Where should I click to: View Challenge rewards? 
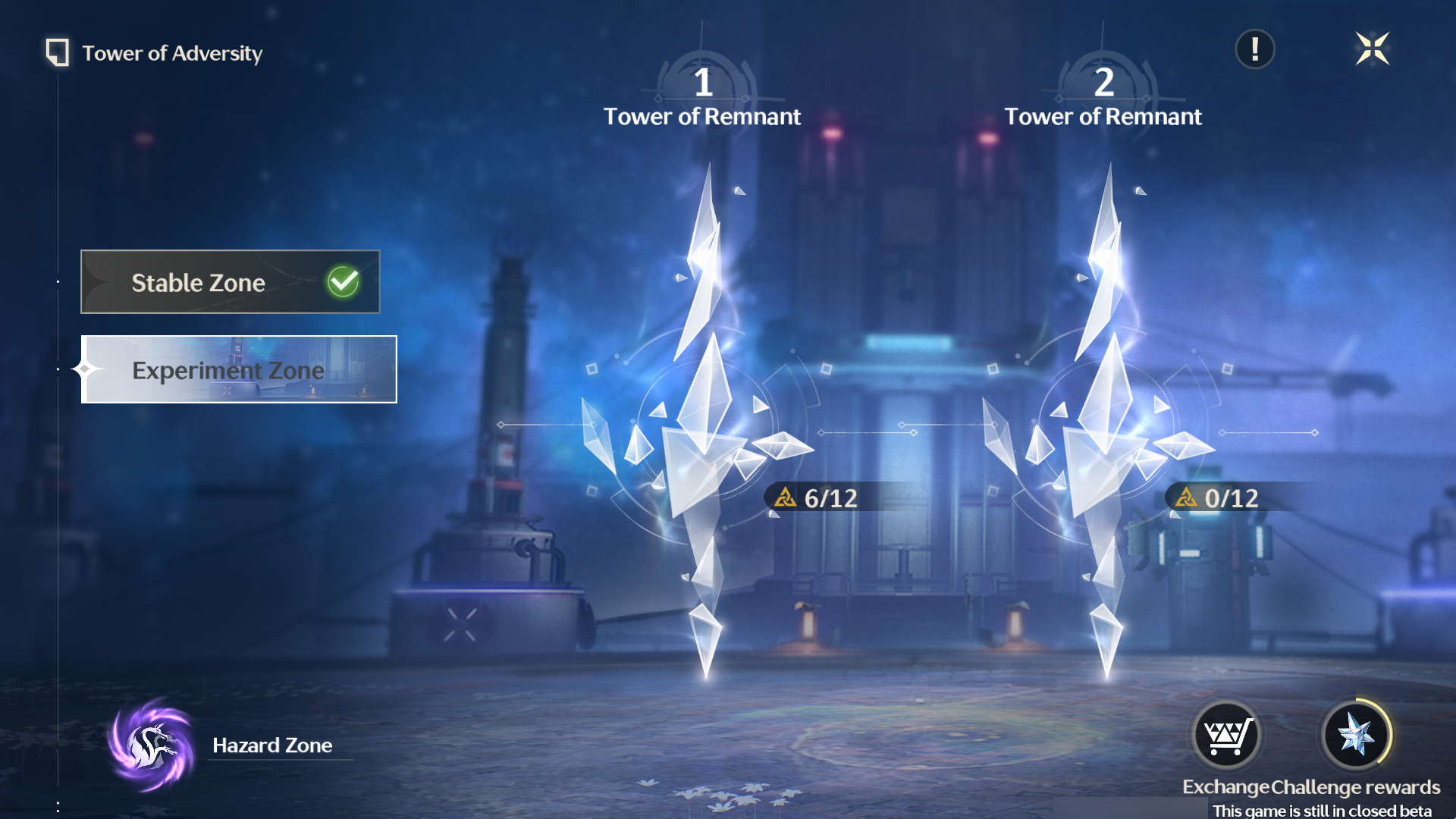point(1356,736)
